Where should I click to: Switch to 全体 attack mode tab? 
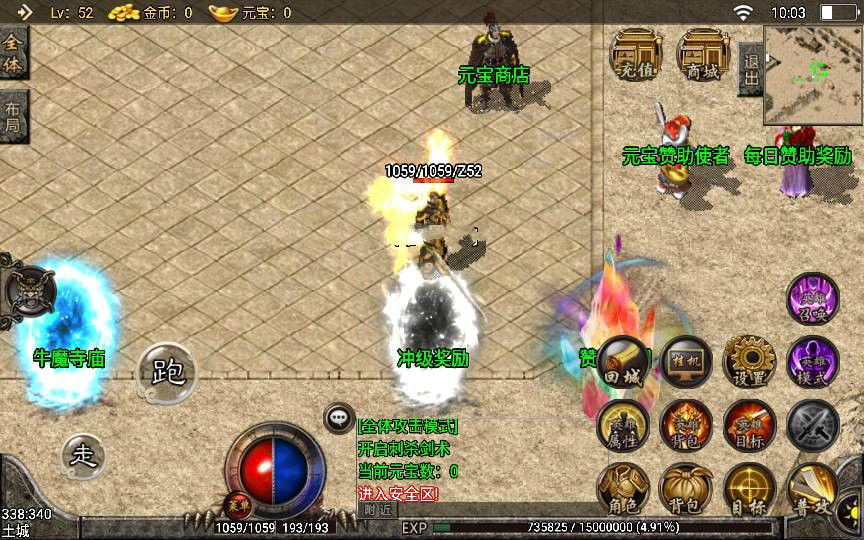(13, 52)
